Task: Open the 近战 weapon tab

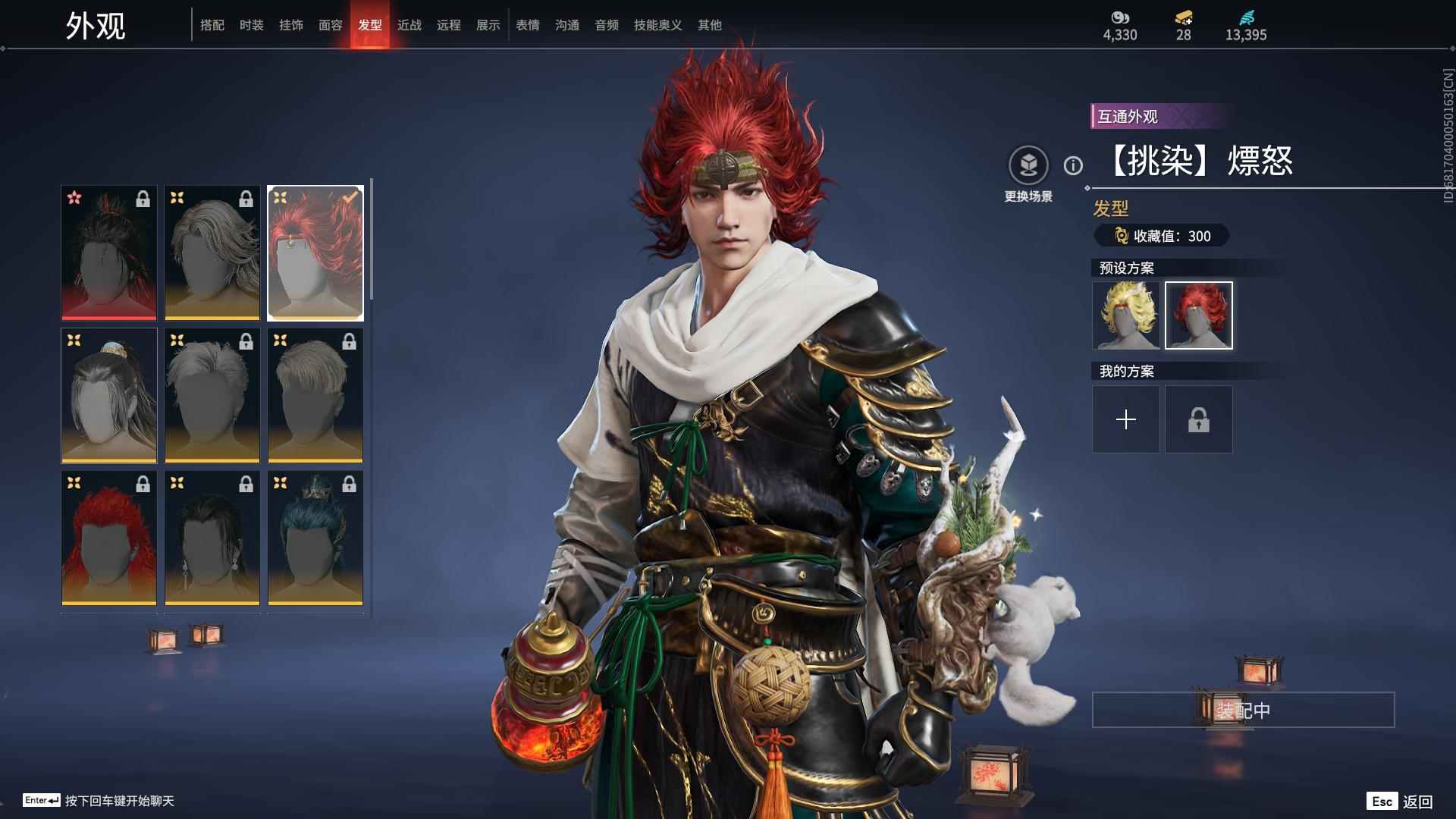Action: click(x=409, y=25)
